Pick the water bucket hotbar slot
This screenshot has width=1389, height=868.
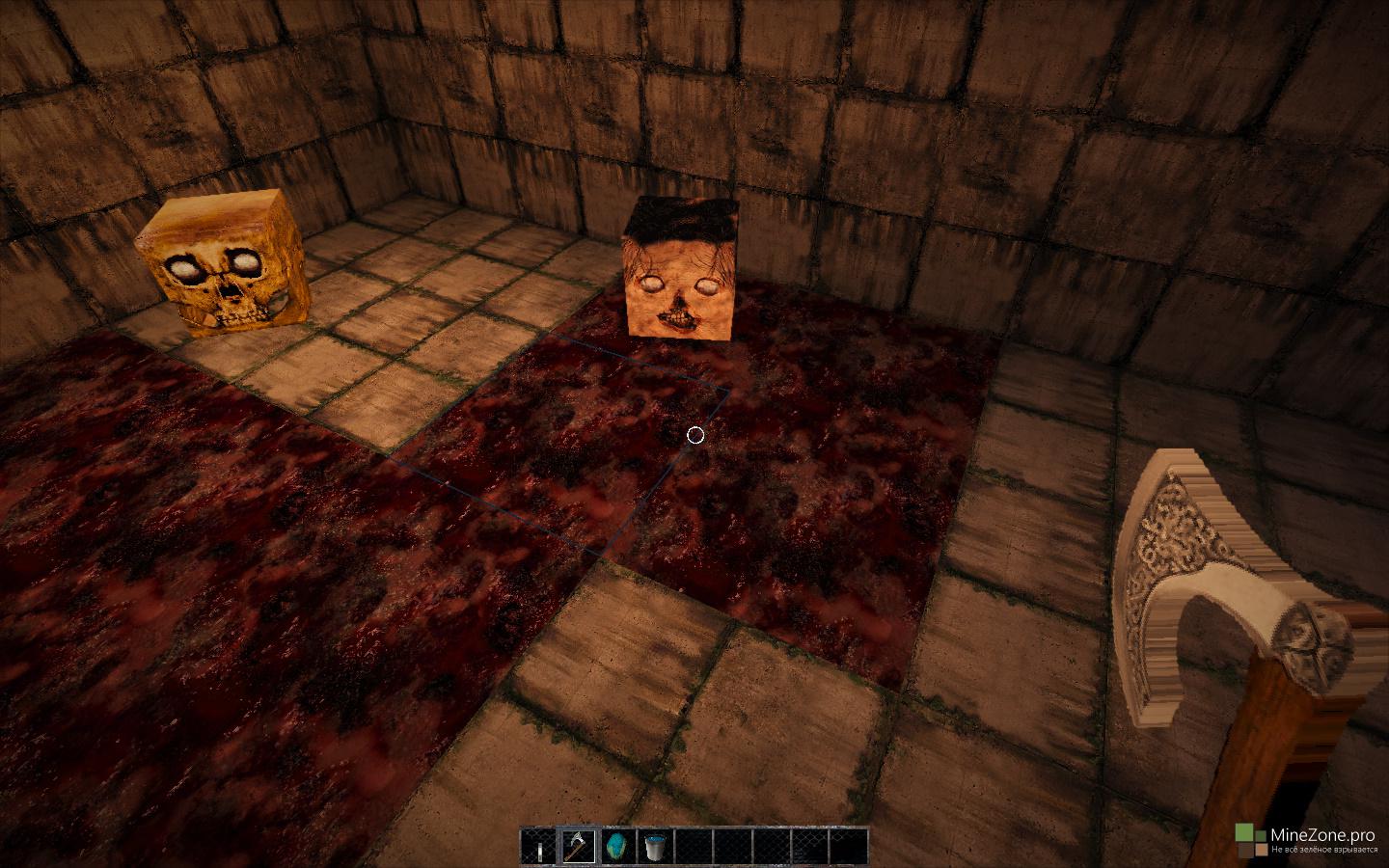pyautogui.click(x=655, y=846)
